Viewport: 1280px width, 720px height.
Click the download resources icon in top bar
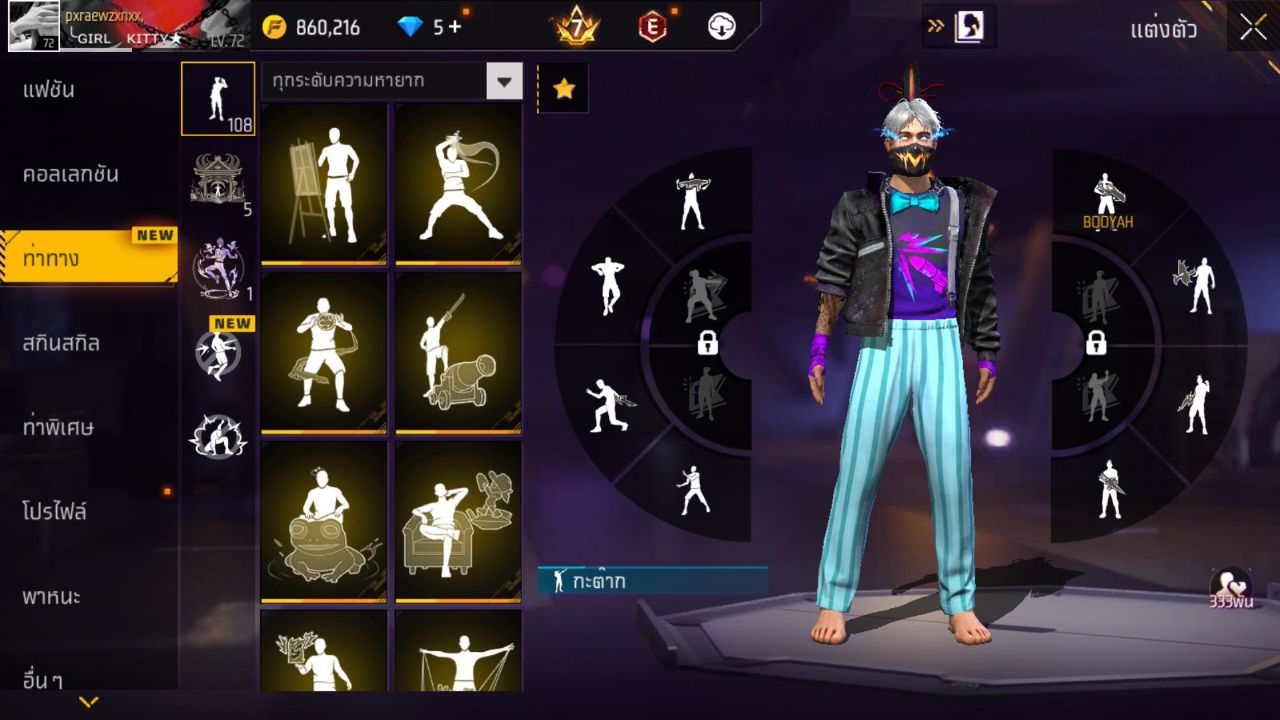(x=722, y=27)
